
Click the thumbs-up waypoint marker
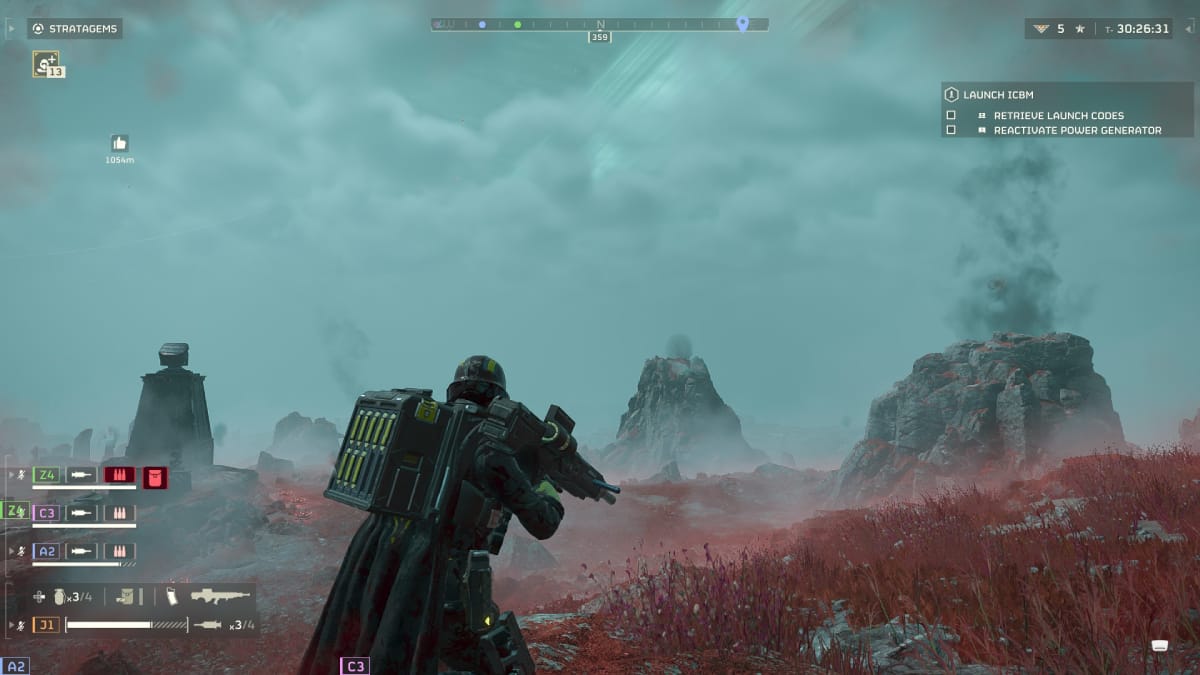(x=119, y=143)
